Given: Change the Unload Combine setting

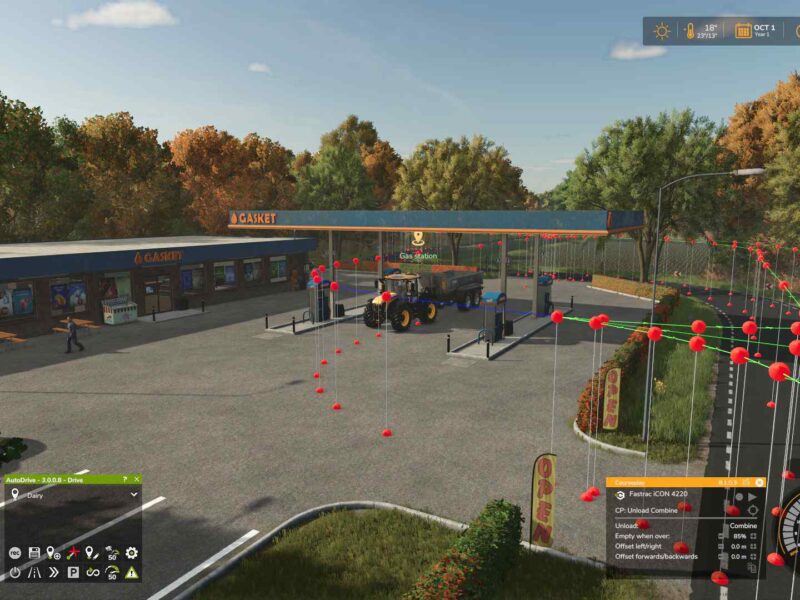Looking at the screenshot, I should pos(742,525).
